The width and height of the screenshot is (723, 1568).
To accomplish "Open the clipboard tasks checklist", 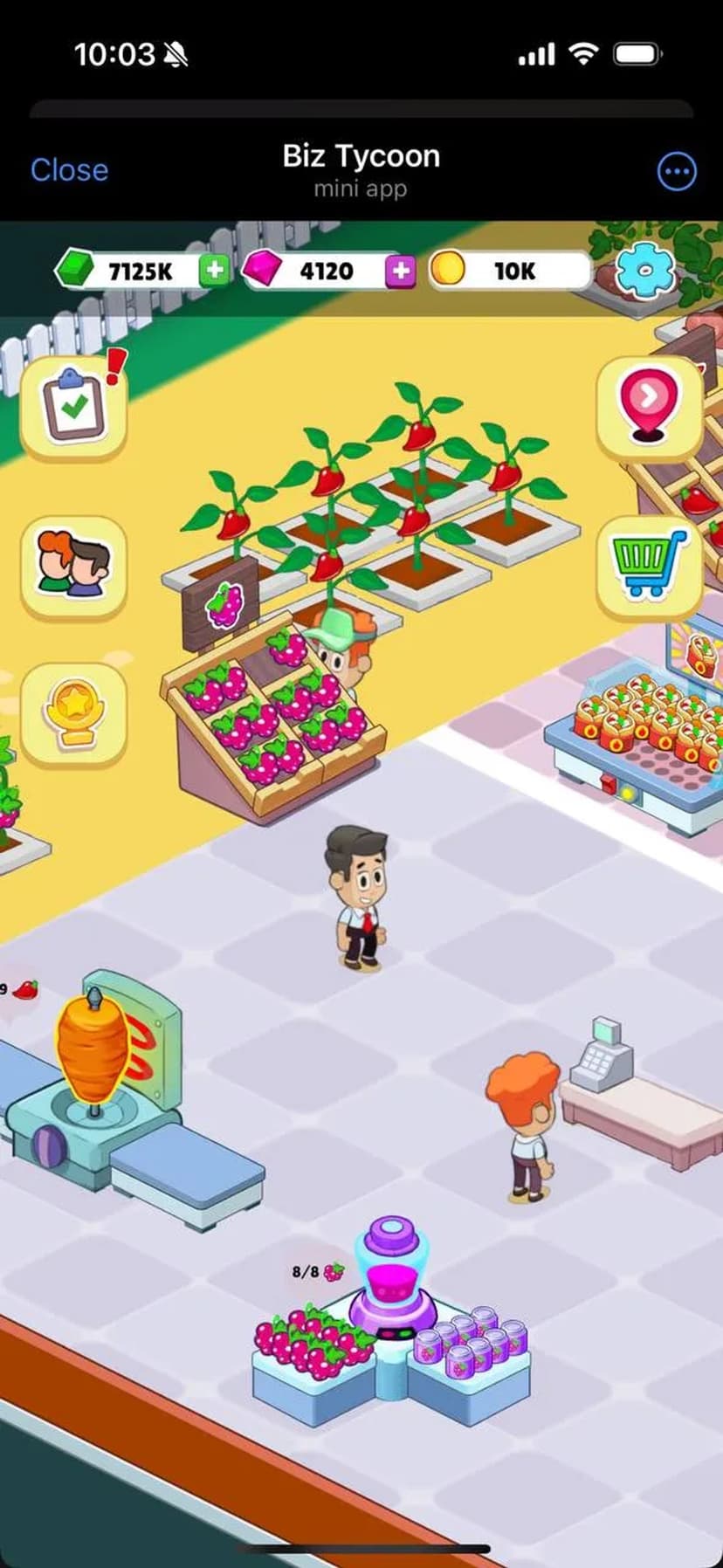I will (x=74, y=407).
